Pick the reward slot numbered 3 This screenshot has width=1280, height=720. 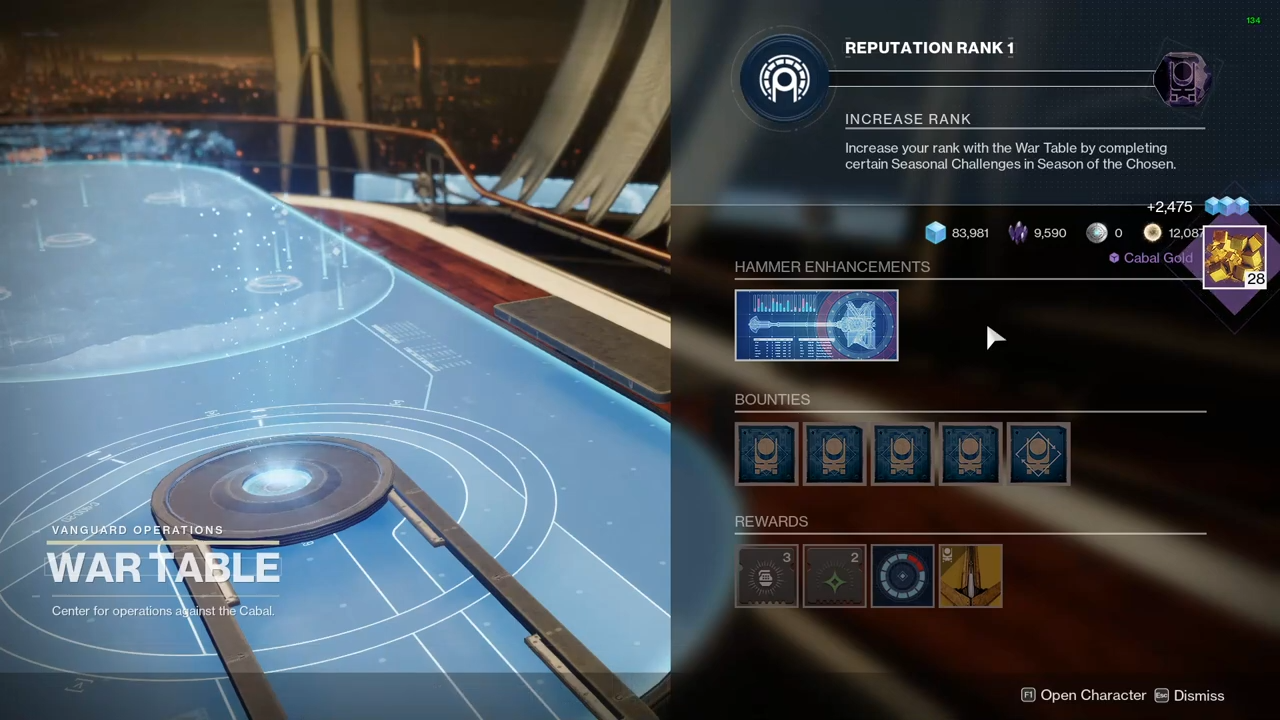tap(766, 576)
